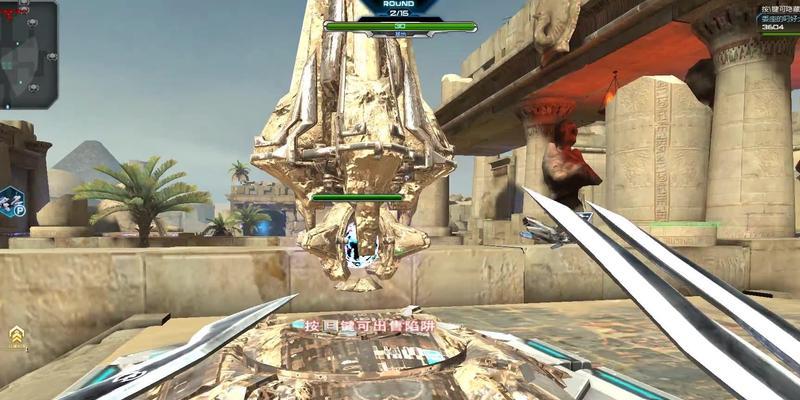
Task: Open the player score panel showing 3604
Action: (778, 28)
